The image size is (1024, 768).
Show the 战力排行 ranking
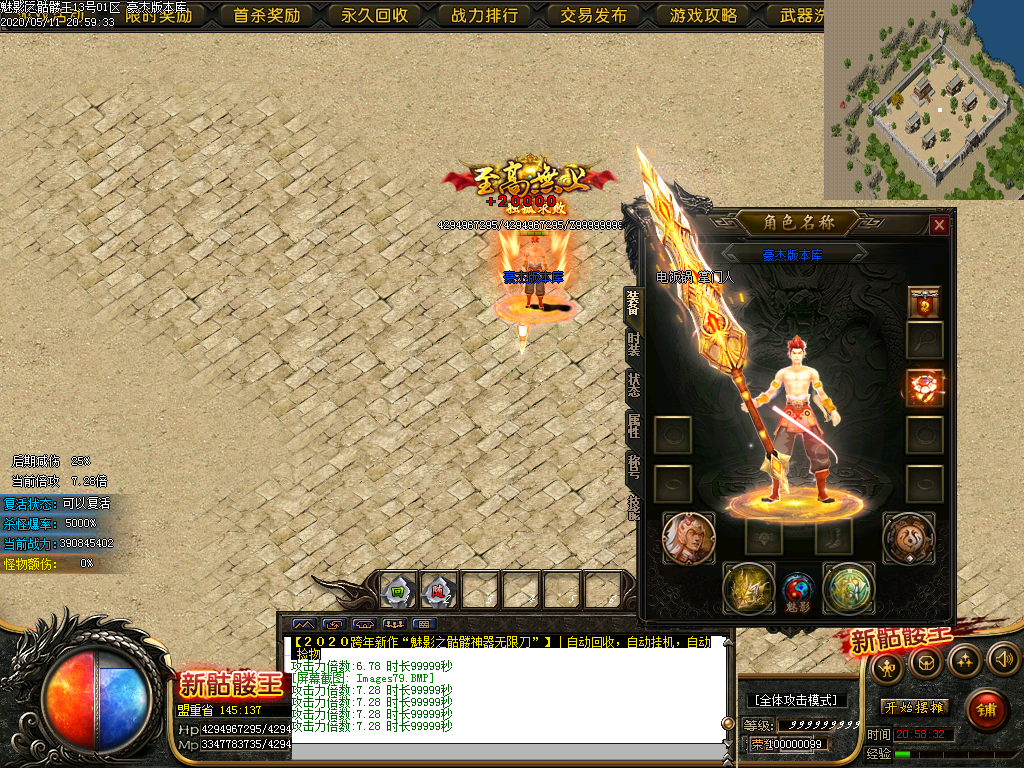coord(484,15)
